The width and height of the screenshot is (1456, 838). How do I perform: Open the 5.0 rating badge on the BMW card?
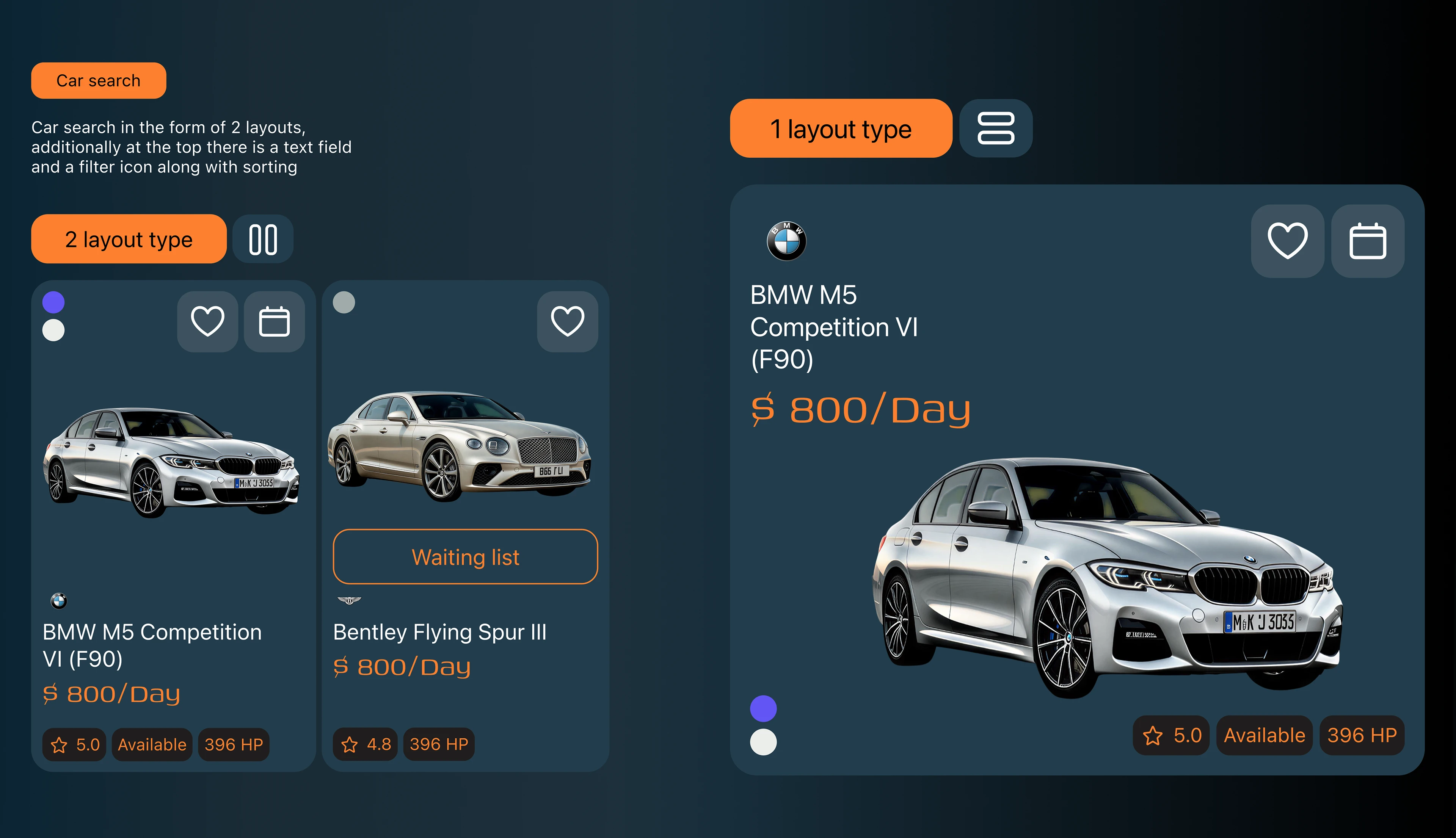point(74,744)
